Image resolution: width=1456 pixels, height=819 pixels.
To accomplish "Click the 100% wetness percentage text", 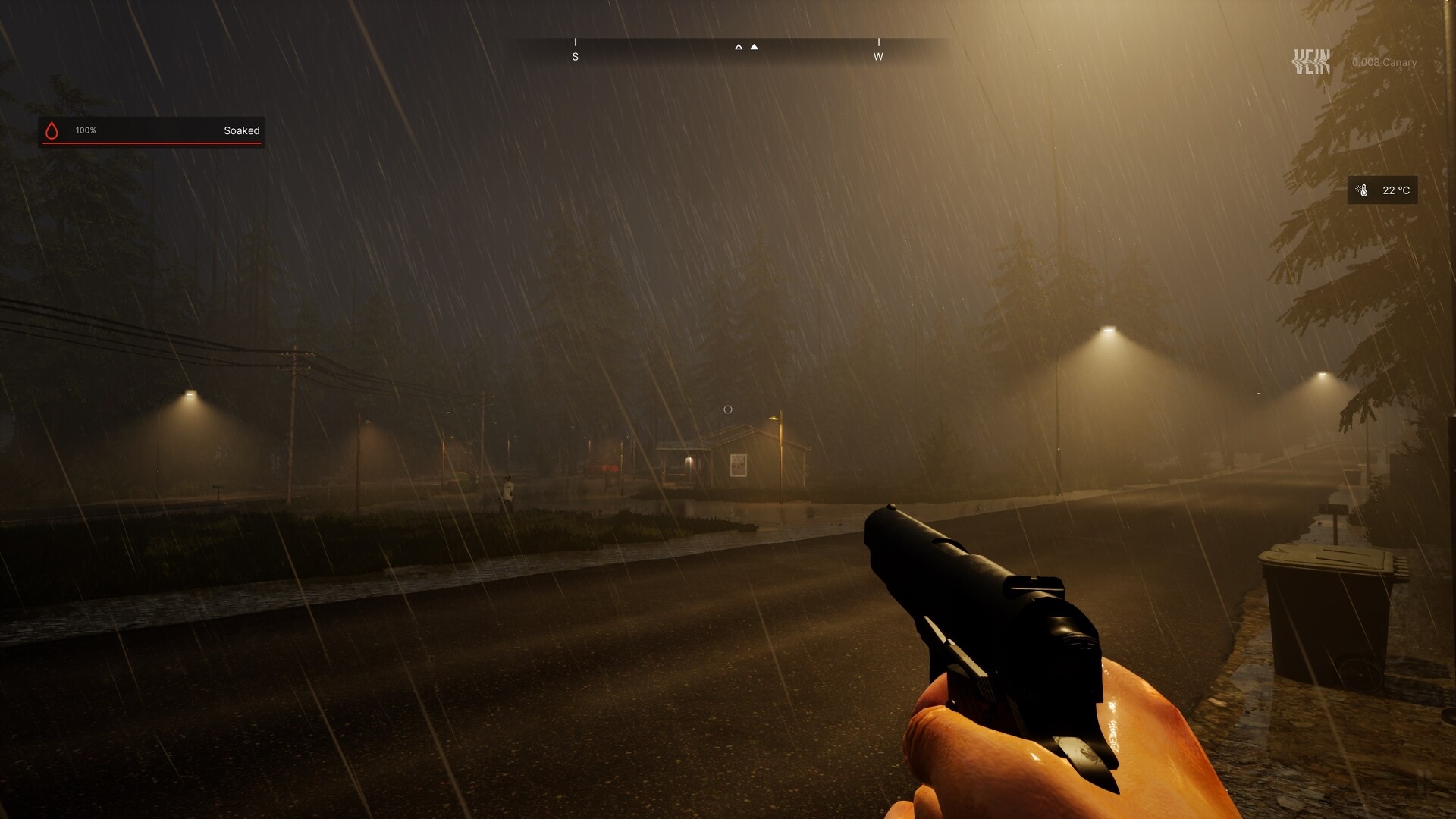I will 86,130.
